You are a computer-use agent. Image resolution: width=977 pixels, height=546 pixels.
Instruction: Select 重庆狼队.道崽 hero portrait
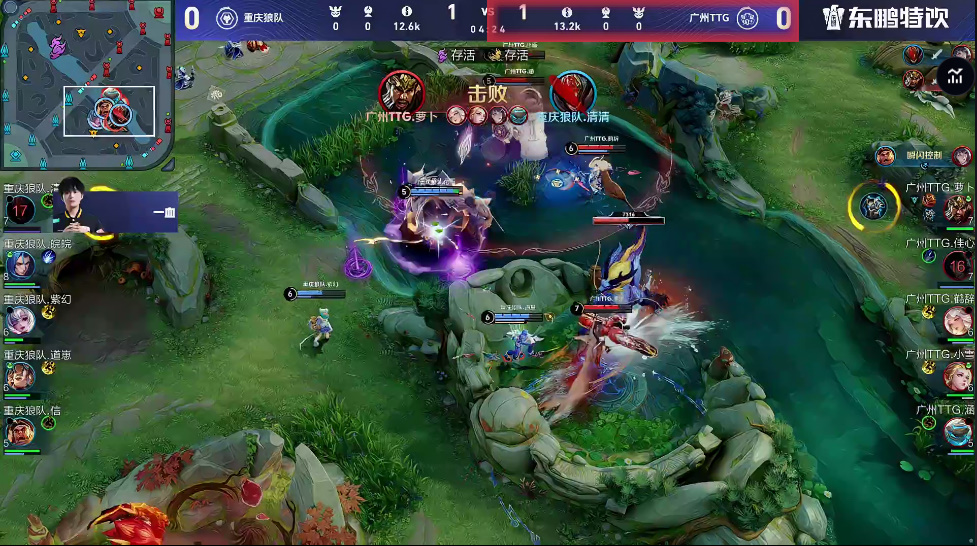click(x=20, y=376)
